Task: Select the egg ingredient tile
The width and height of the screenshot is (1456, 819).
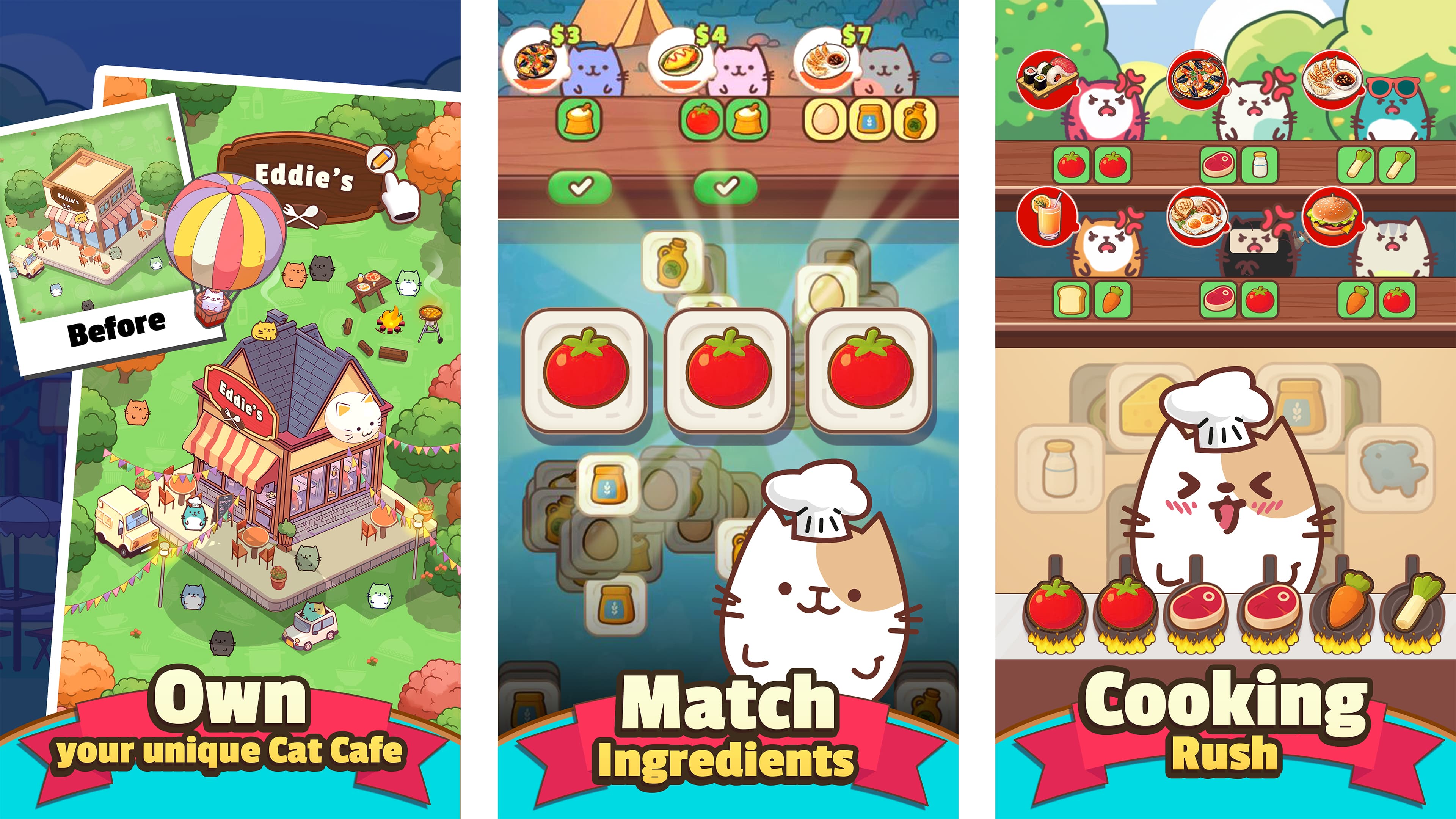Action: point(824,121)
